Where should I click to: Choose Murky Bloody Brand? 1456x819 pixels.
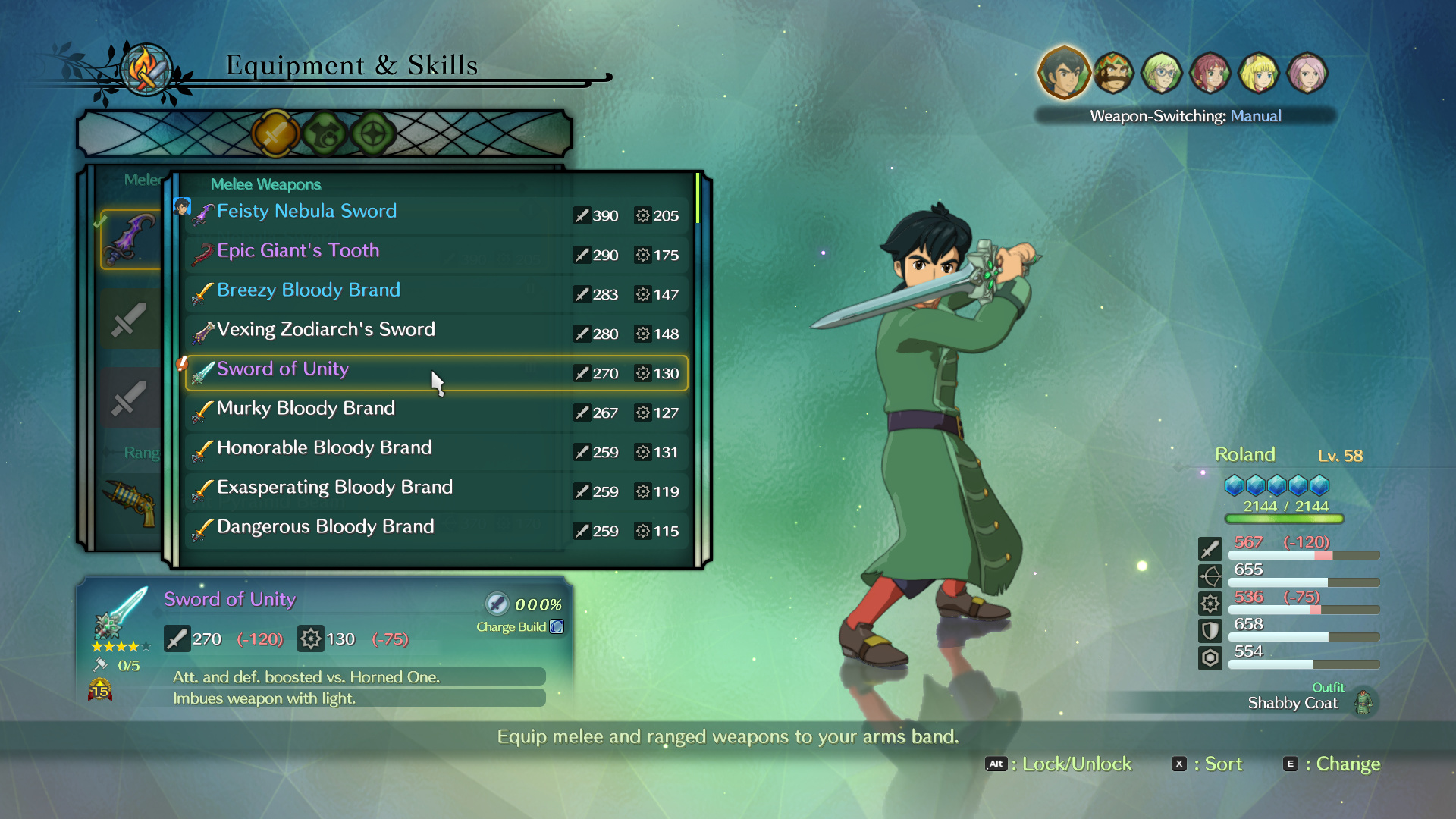pyautogui.click(x=436, y=412)
